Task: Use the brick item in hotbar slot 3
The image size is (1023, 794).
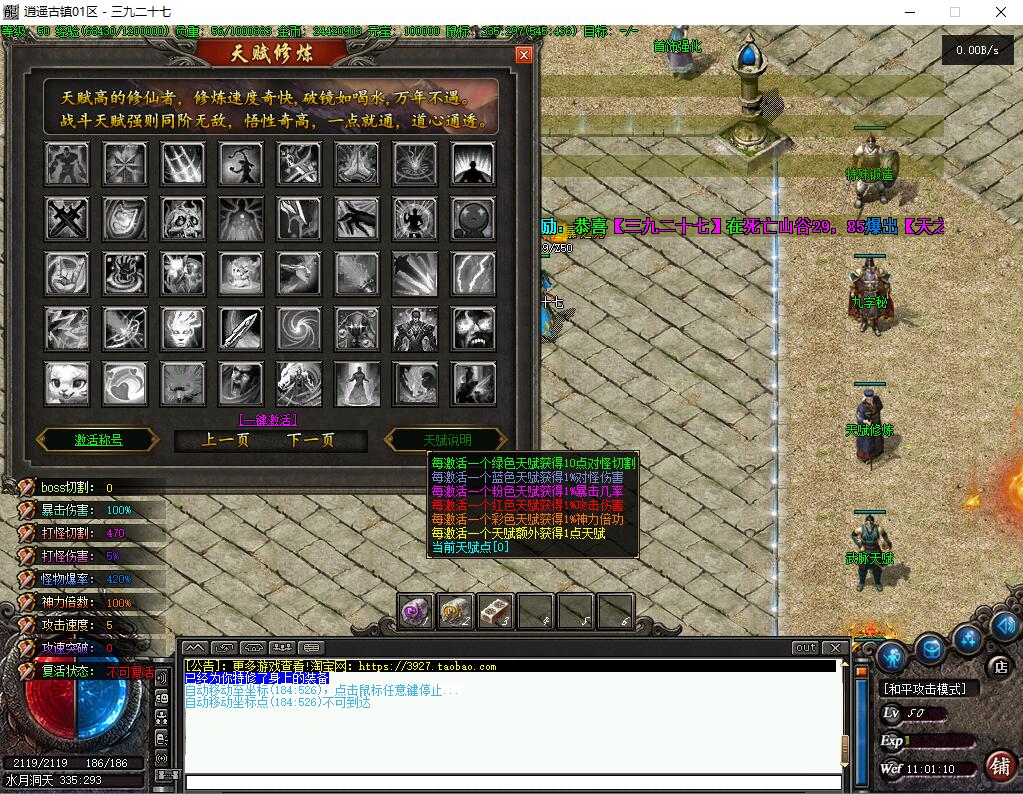Action: tap(495, 611)
